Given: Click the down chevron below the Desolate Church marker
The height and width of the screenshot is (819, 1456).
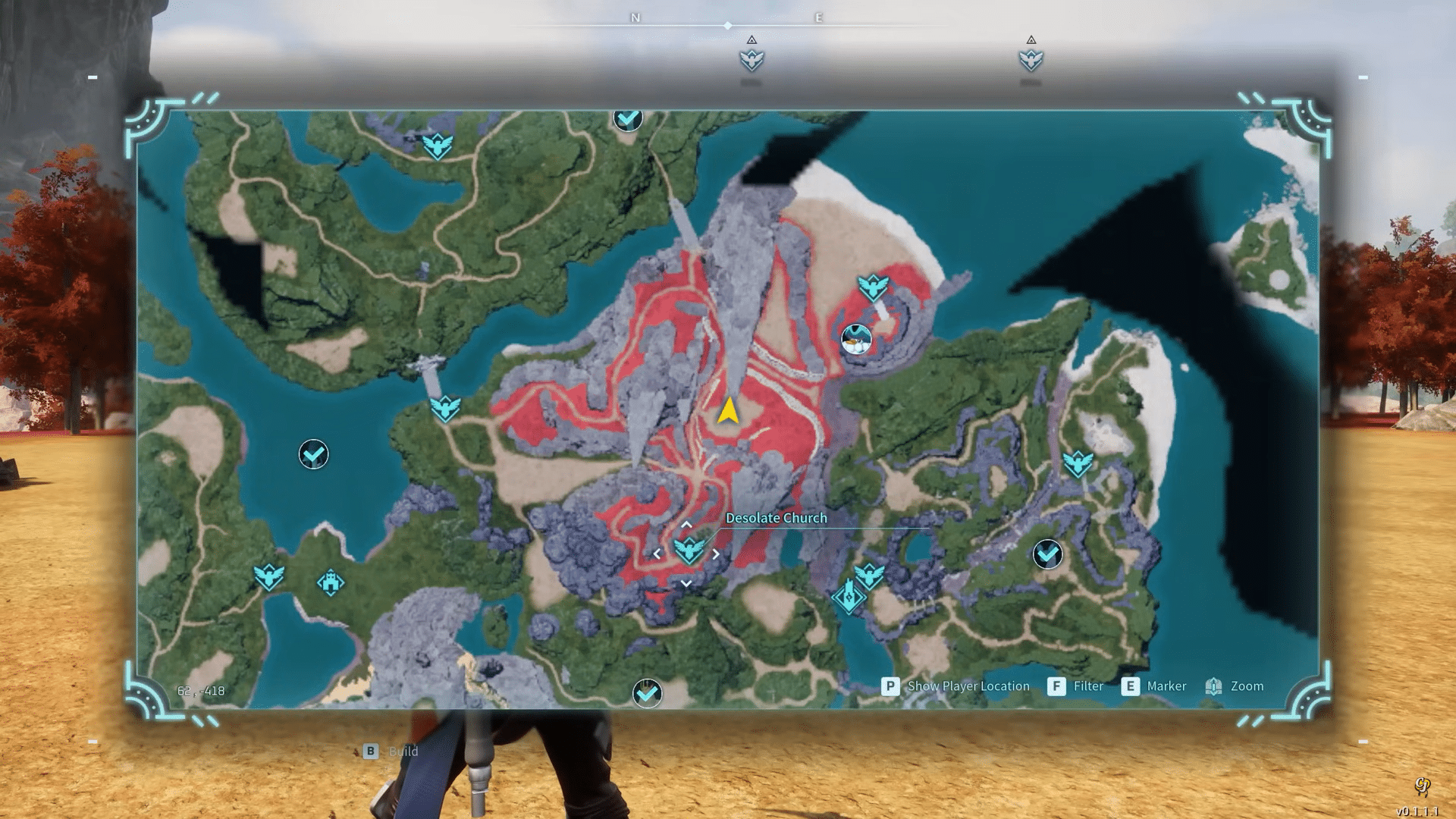Looking at the screenshot, I should [688, 582].
